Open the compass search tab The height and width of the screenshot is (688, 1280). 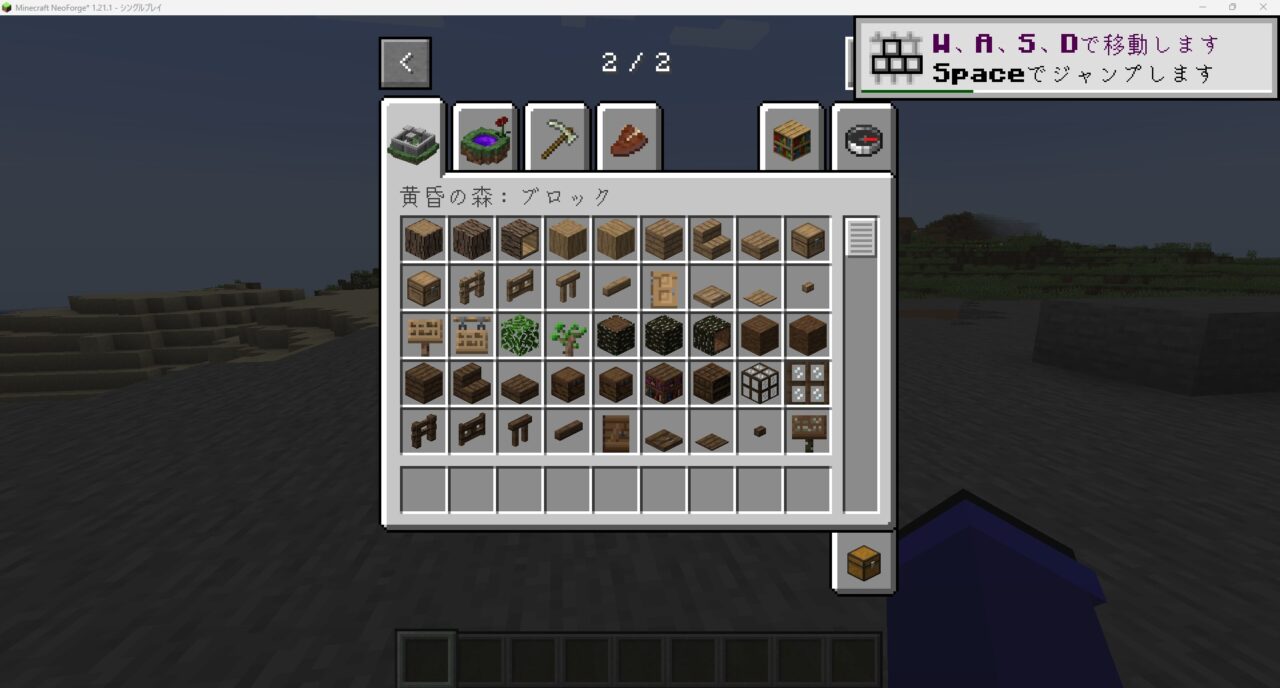pos(863,141)
